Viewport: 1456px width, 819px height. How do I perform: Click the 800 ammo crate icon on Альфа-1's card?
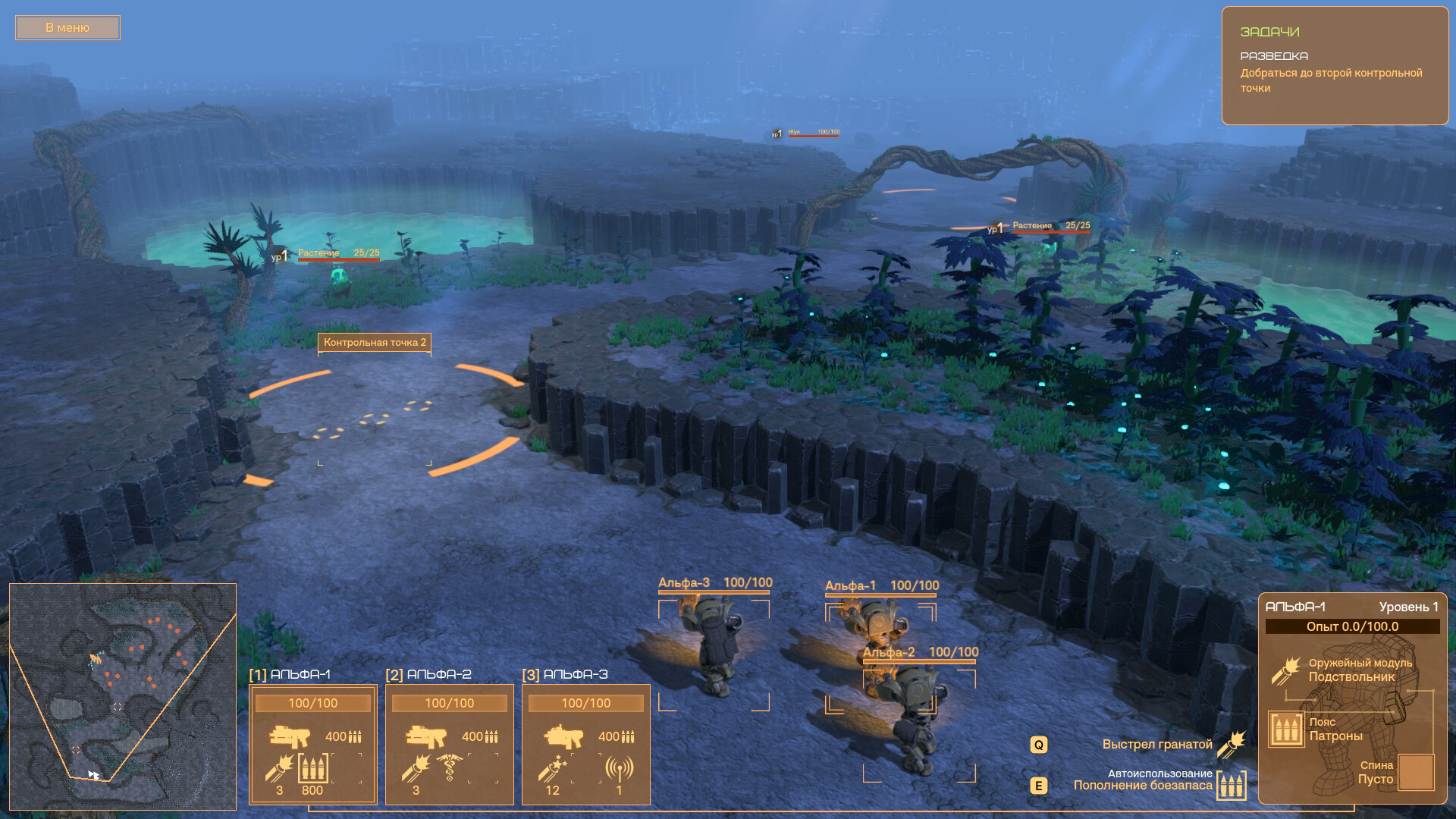(x=312, y=769)
